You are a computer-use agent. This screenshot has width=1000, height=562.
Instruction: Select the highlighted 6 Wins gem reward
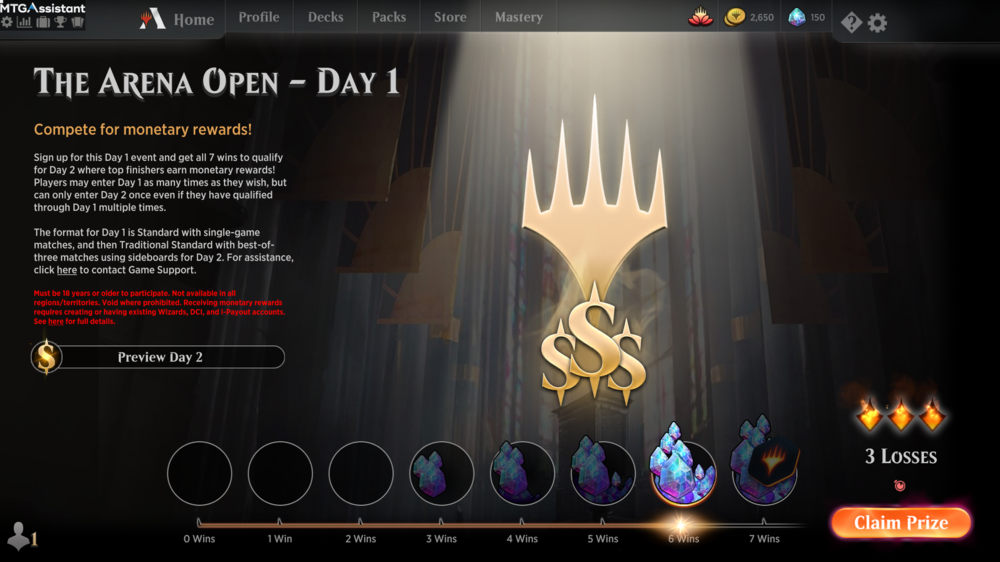tap(684, 472)
